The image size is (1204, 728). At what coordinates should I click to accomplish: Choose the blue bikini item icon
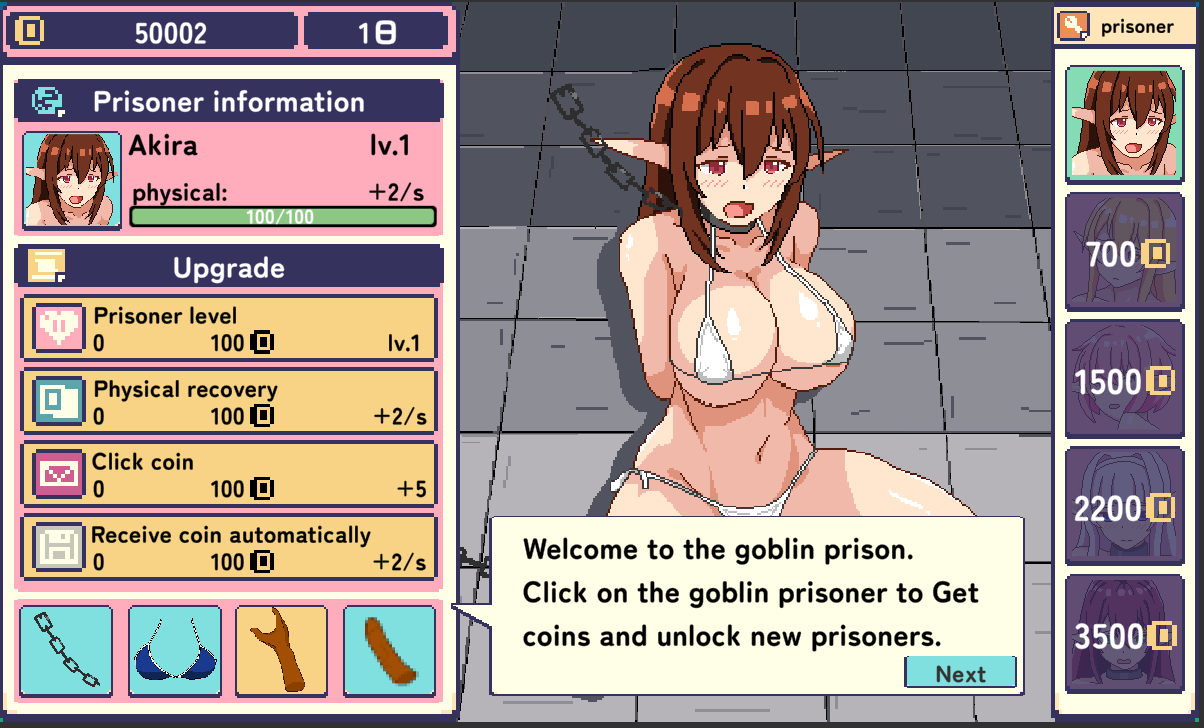pos(174,650)
